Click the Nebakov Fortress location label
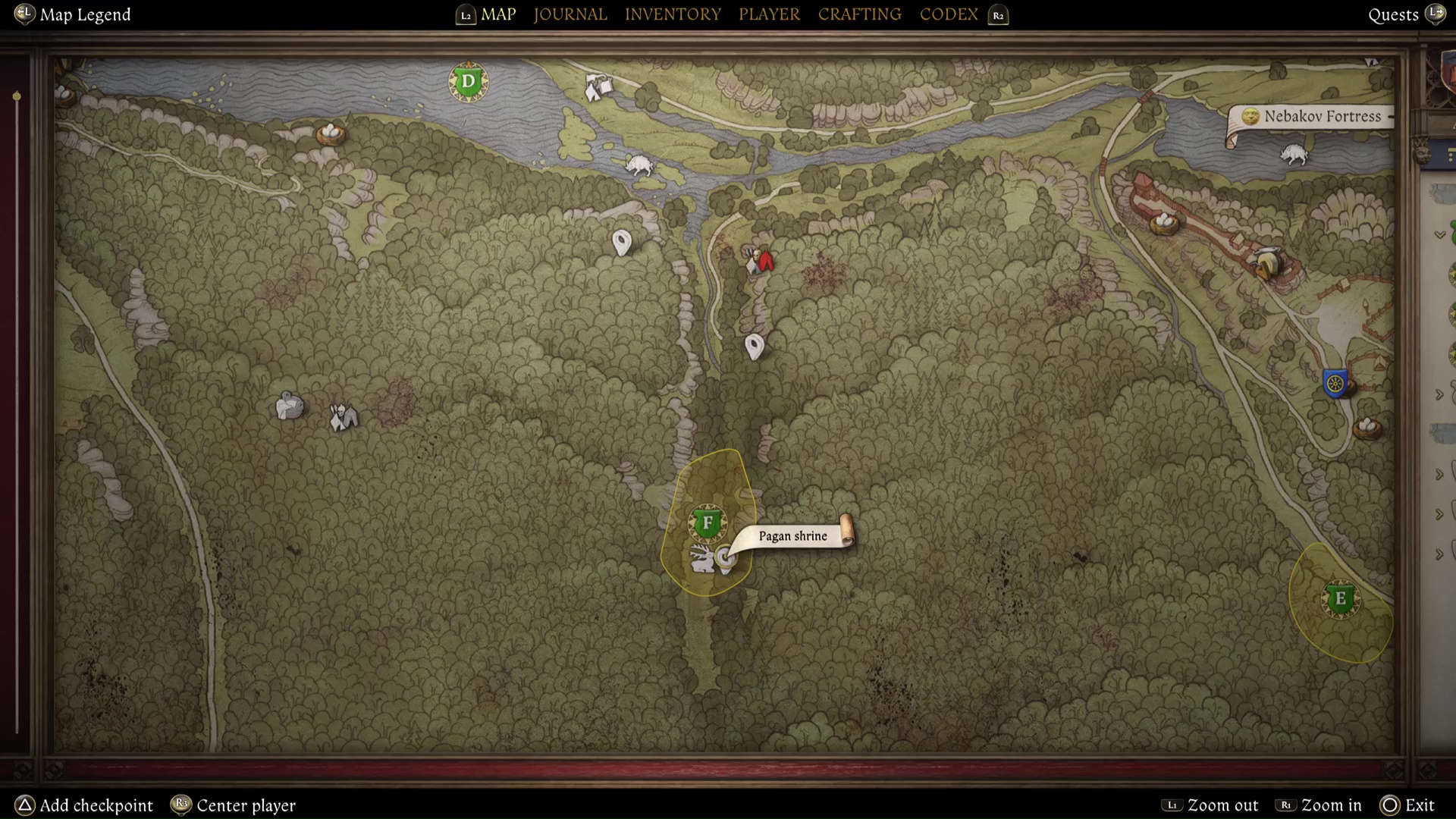Viewport: 1456px width, 819px height. click(x=1322, y=116)
